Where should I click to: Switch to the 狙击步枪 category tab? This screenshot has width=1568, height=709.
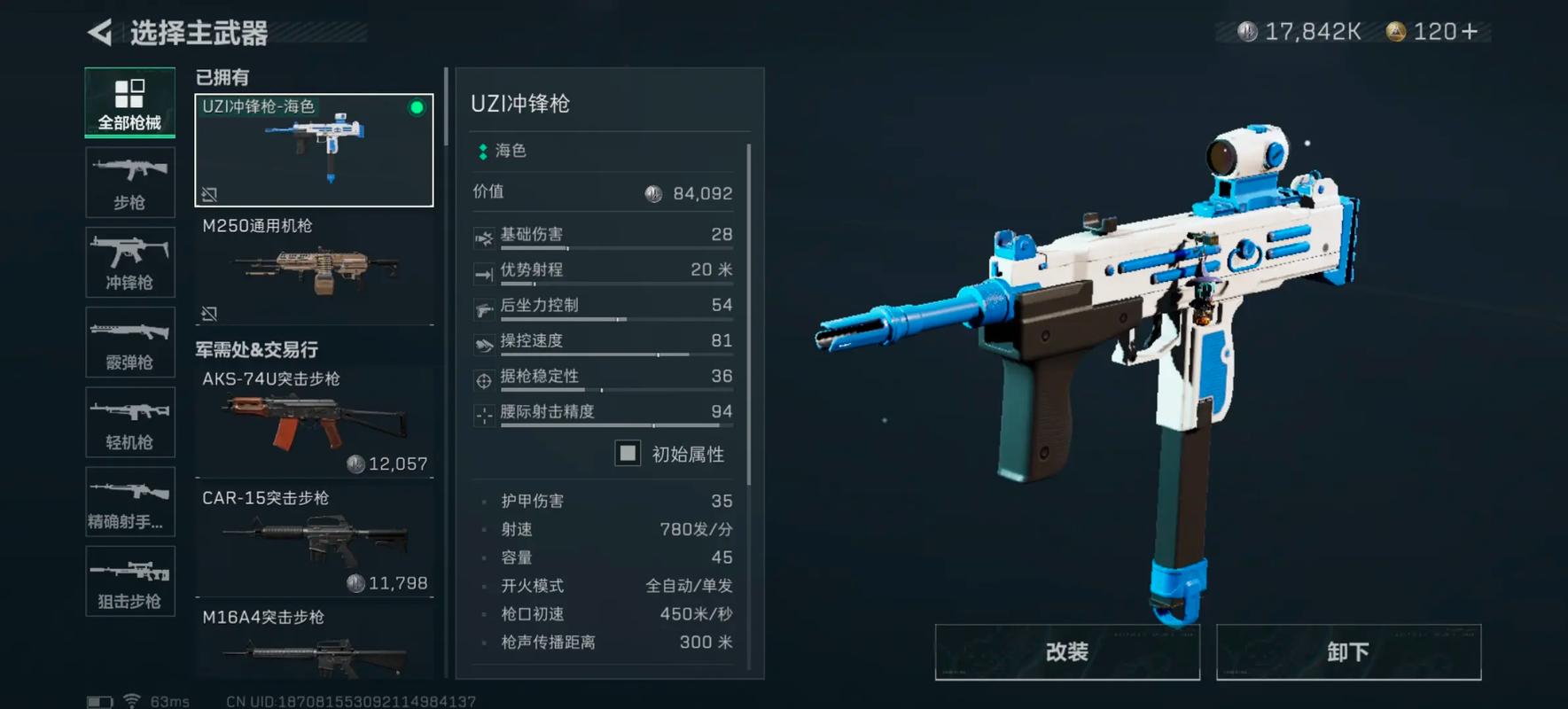click(x=129, y=581)
